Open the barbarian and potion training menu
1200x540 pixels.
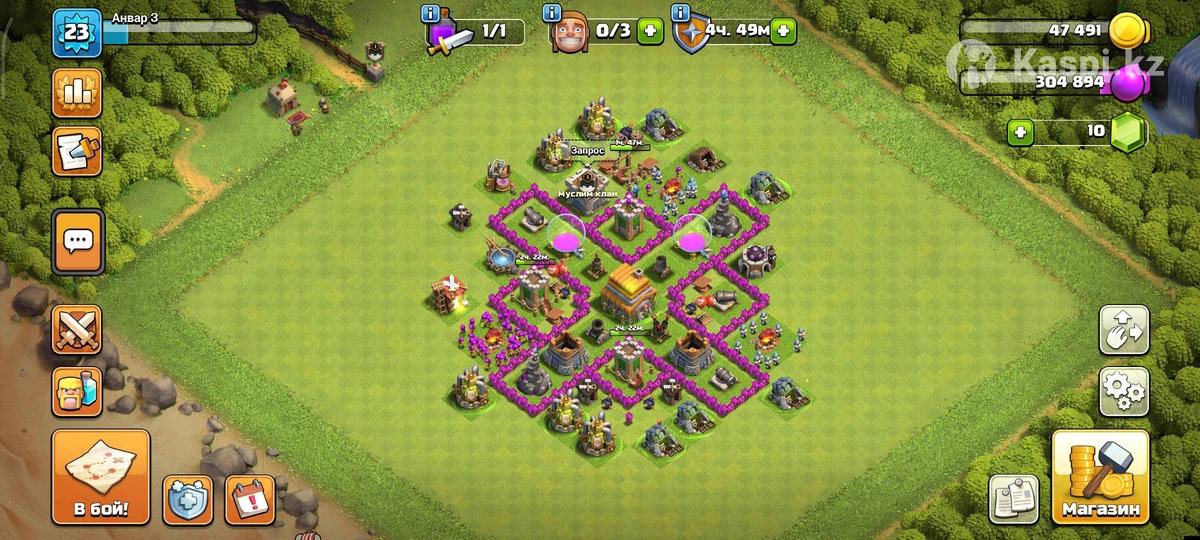tap(77, 391)
